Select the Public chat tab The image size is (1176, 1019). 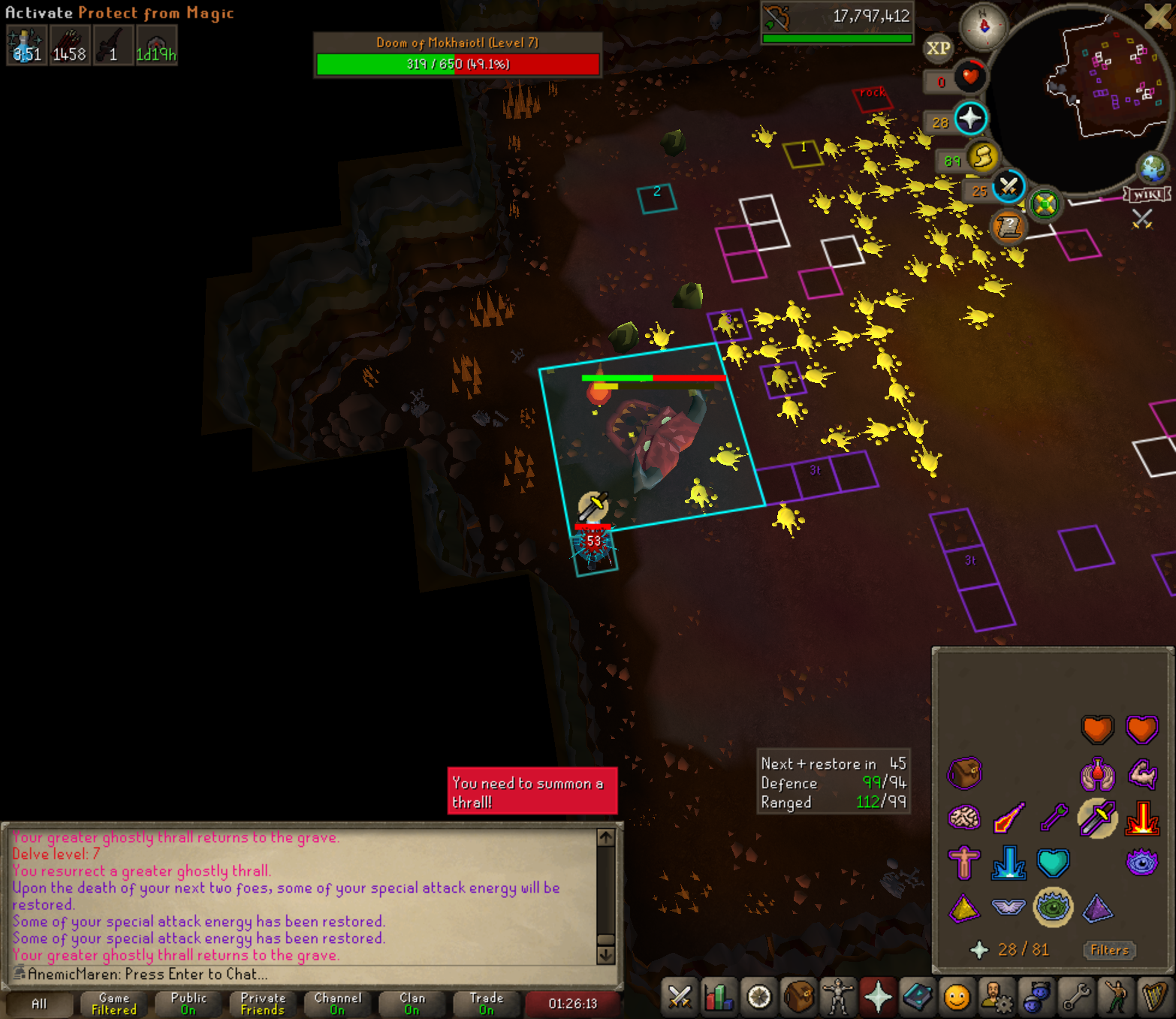pyautogui.click(x=188, y=1003)
